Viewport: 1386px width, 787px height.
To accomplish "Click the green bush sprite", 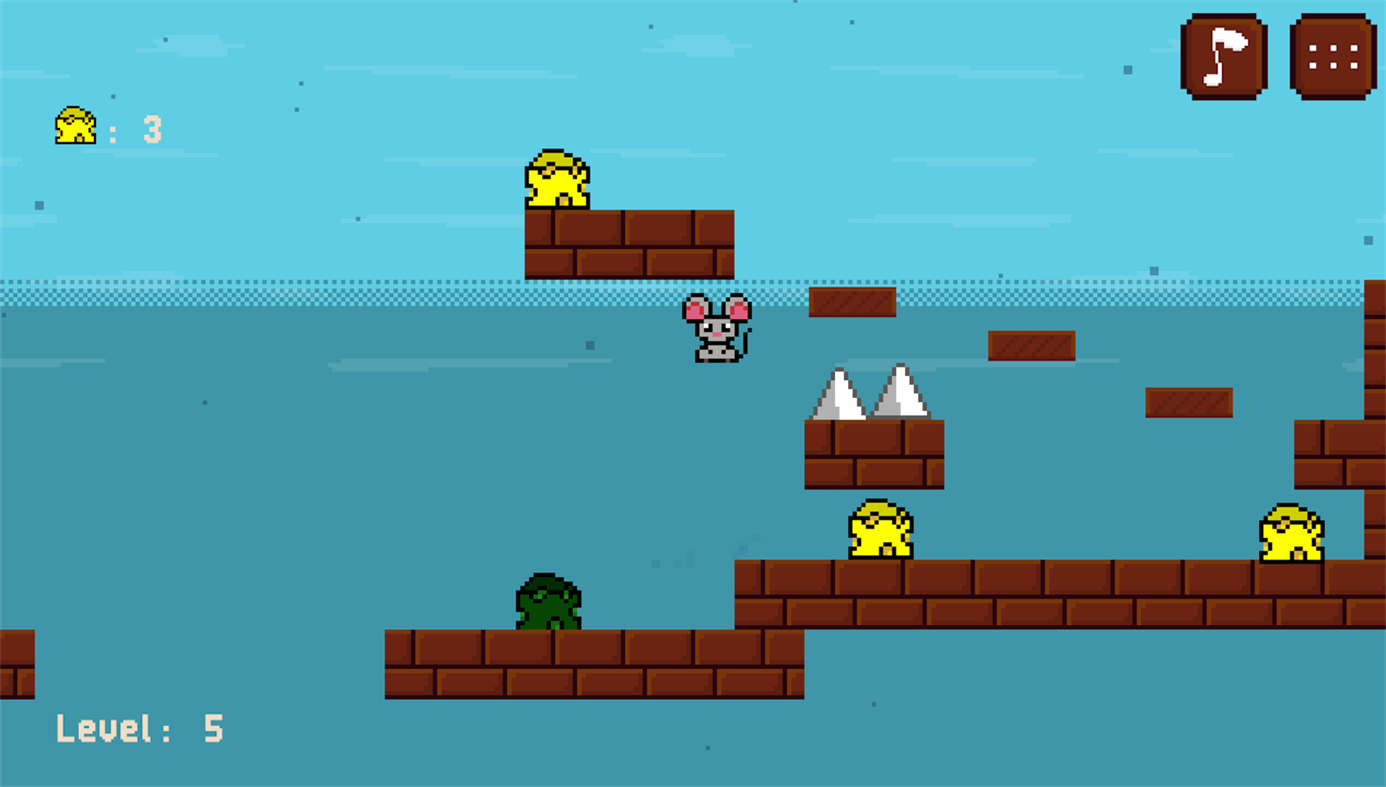I will (548, 603).
